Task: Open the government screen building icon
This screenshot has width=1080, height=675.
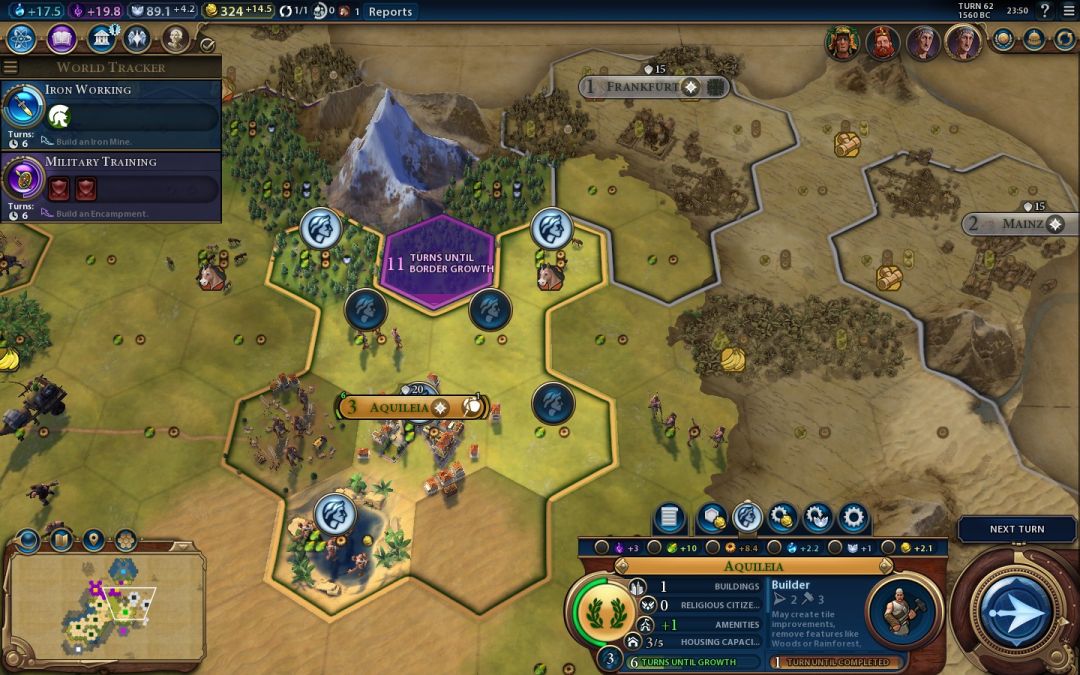Action: [x=100, y=39]
